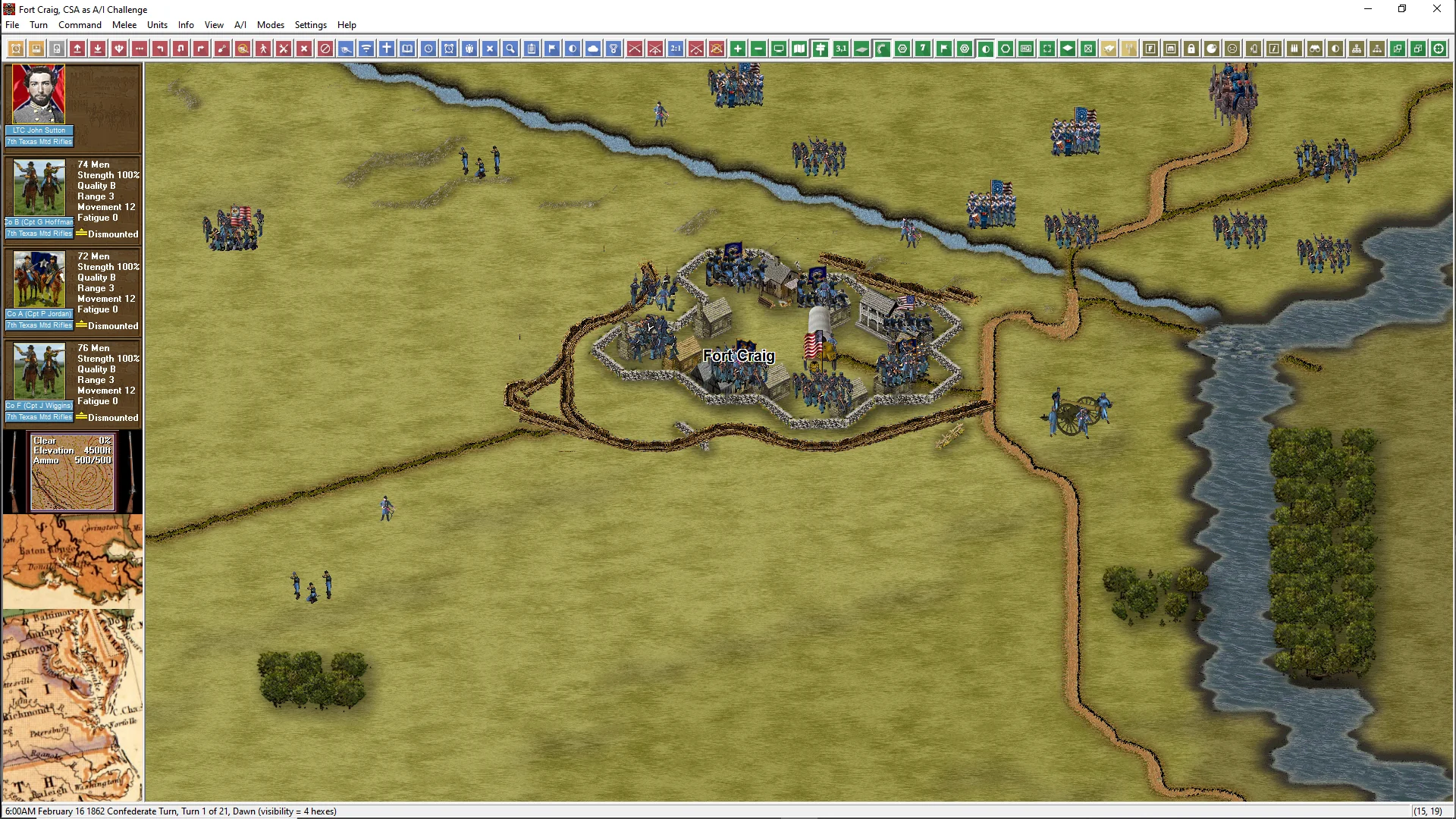1456x819 pixels.
Task: Click the green plus zoom-in toolbar button
Action: pyautogui.click(x=738, y=49)
